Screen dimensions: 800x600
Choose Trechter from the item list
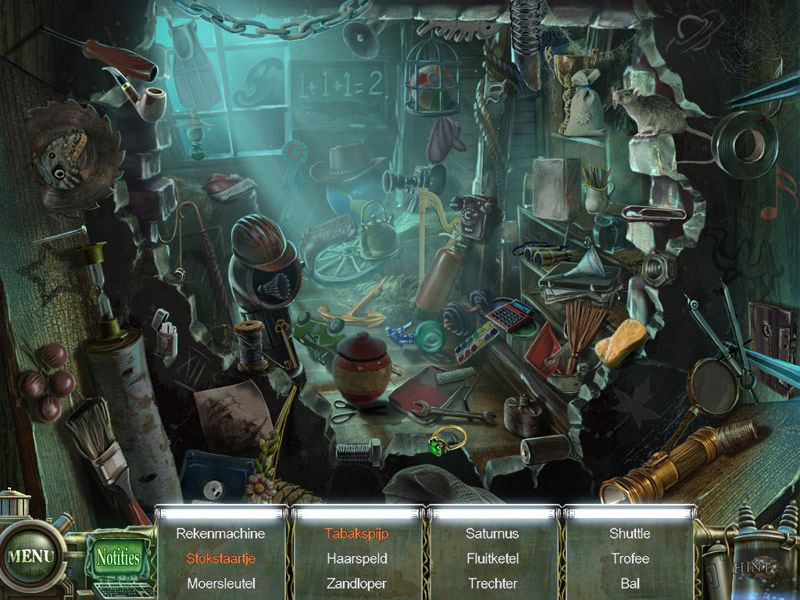[492, 583]
